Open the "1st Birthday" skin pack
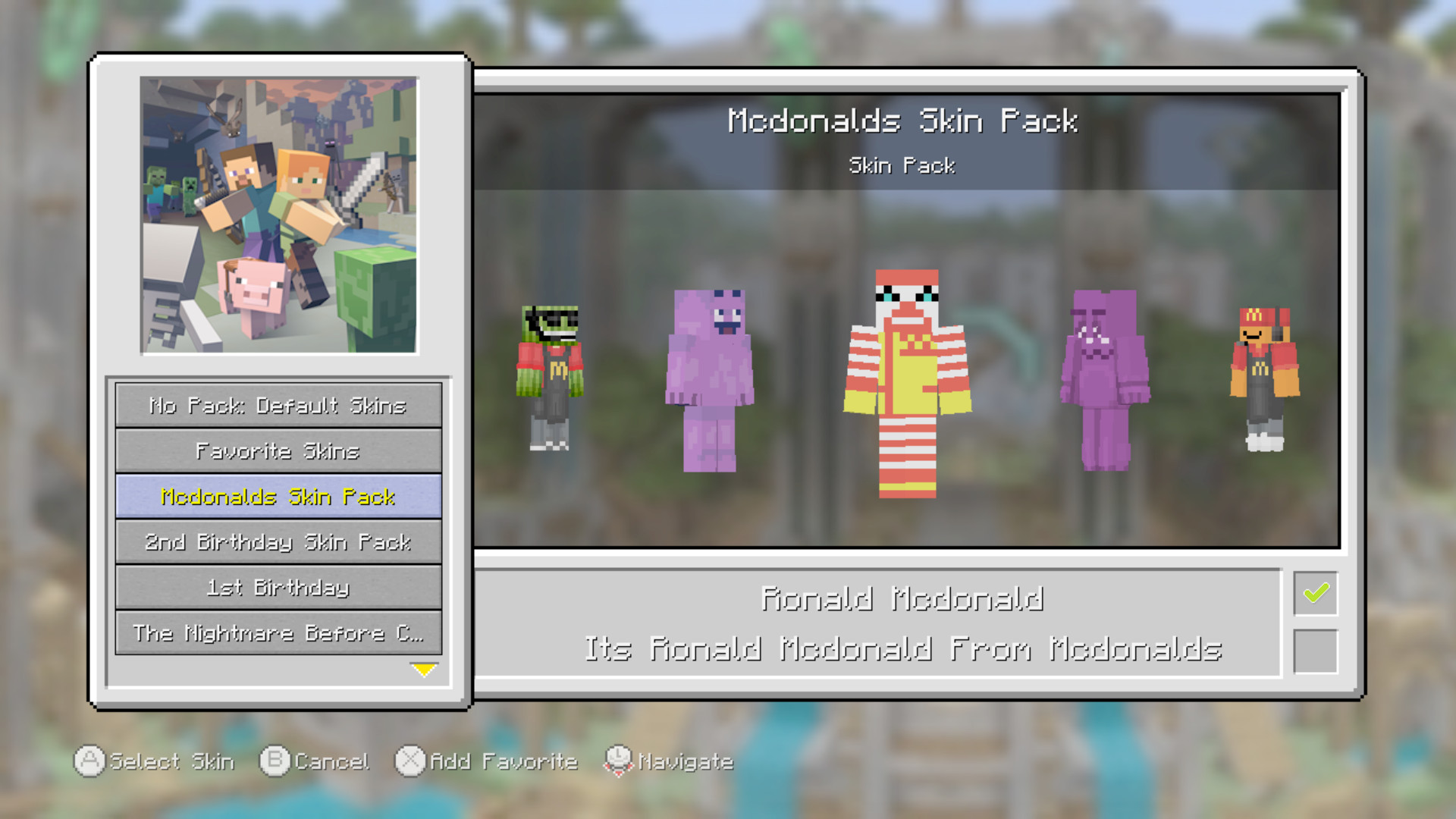Image resolution: width=1456 pixels, height=819 pixels. tap(278, 588)
